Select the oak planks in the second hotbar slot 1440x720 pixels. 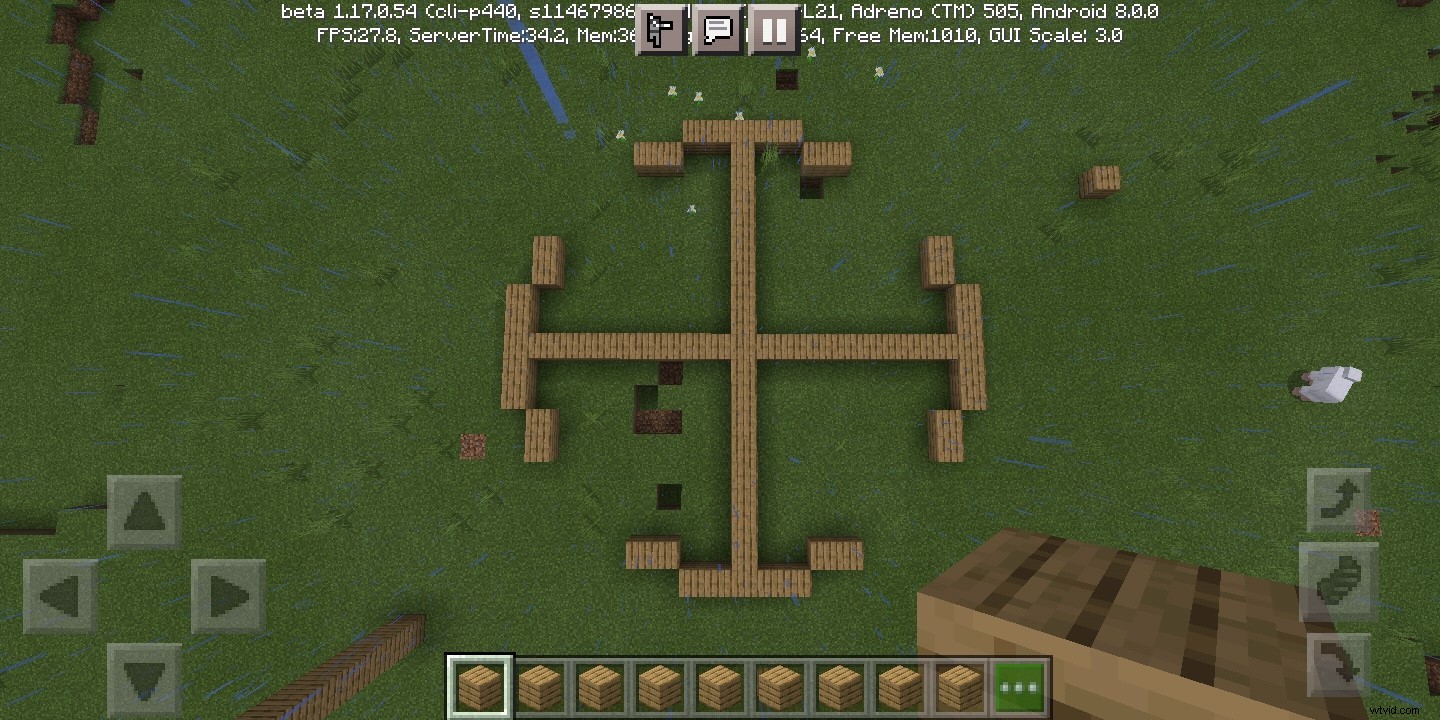539,686
